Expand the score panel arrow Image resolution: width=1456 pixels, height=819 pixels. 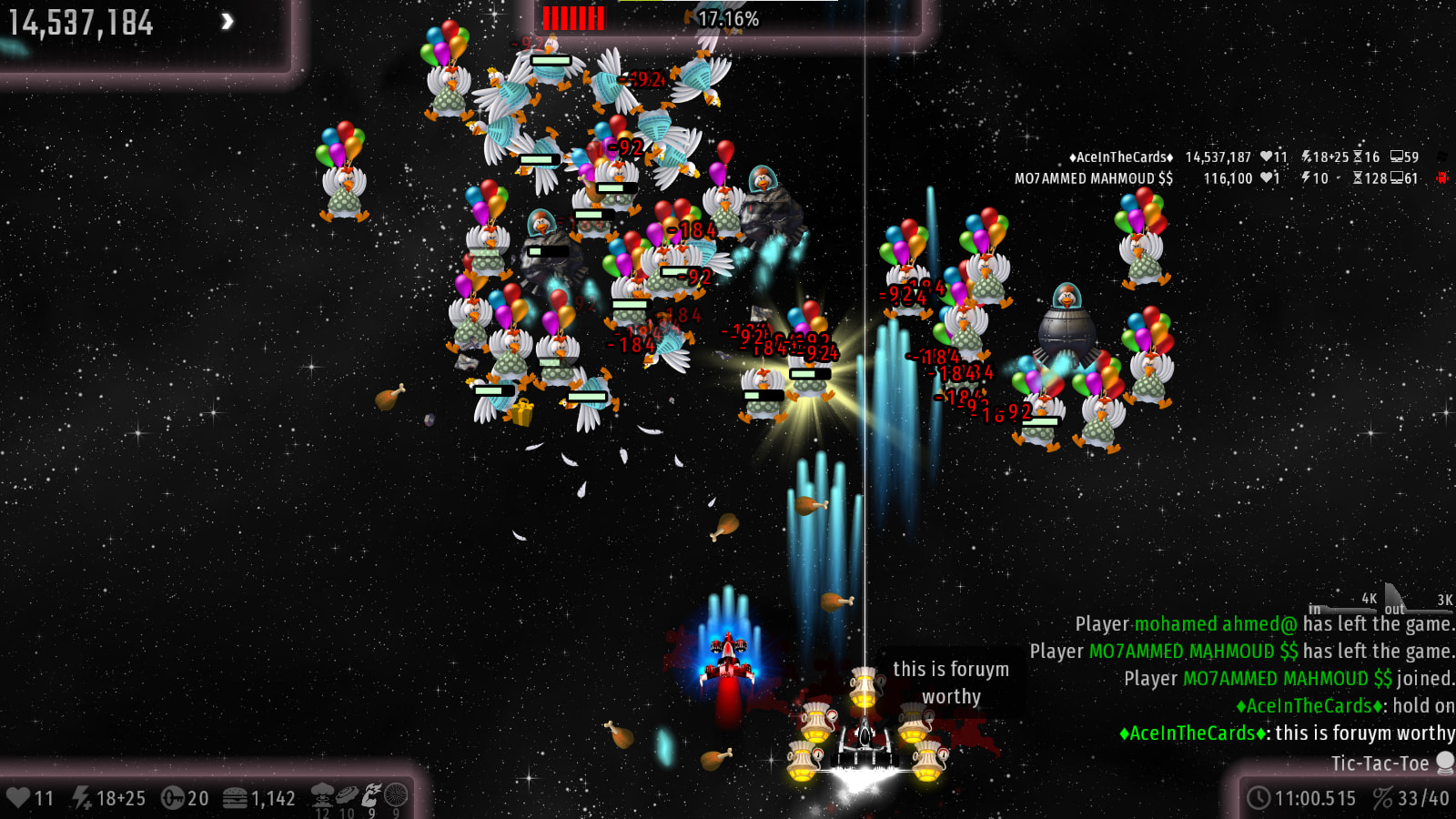tap(227, 21)
